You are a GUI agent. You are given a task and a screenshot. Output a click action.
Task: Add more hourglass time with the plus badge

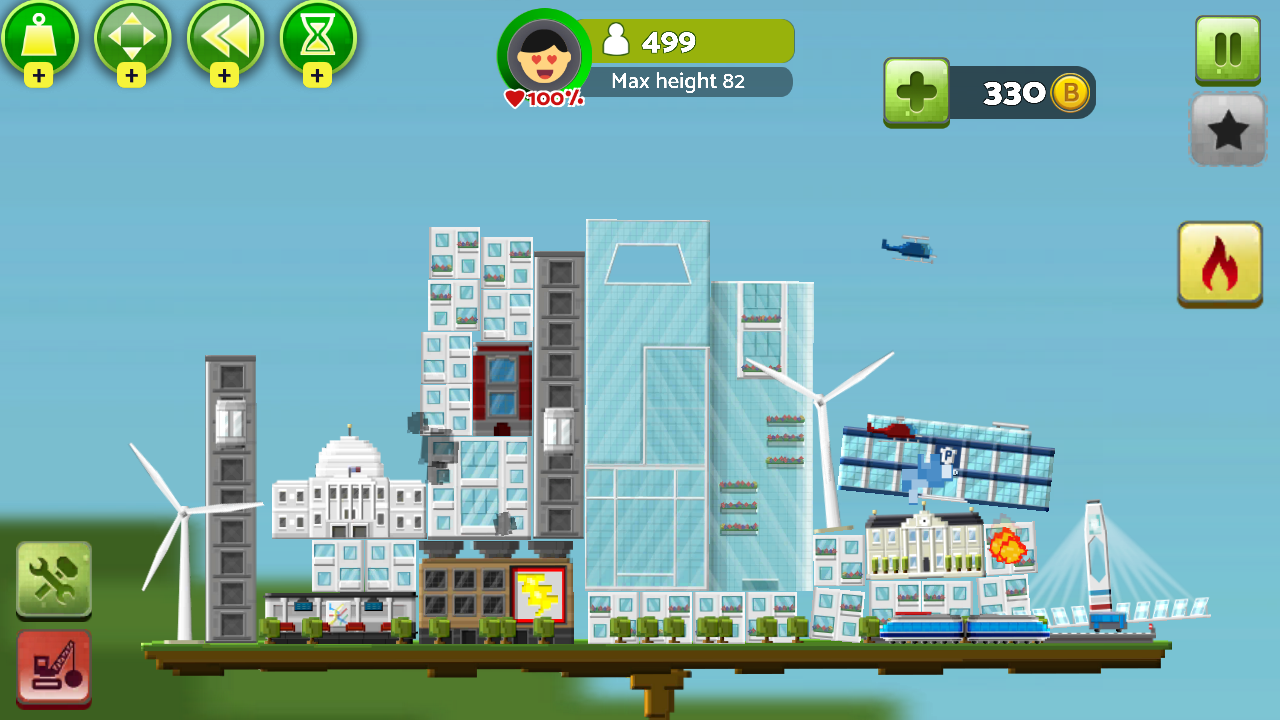pyautogui.click(x=317, y=74)
